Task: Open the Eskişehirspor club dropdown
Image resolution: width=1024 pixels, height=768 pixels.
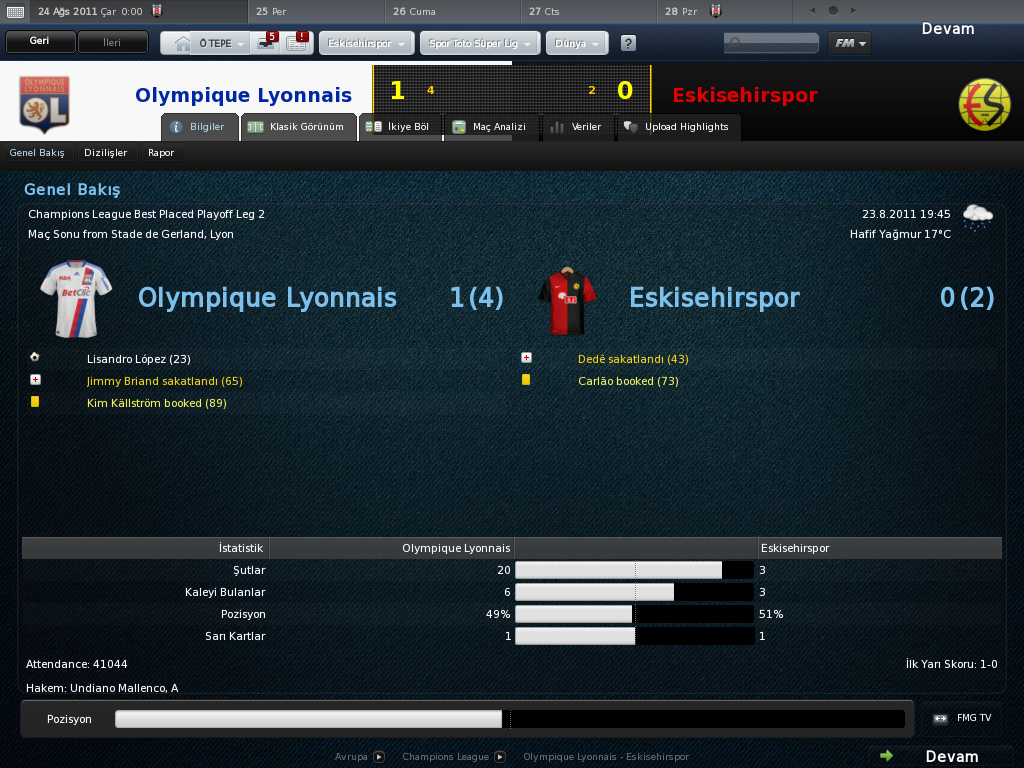Action: tap(366, 44)
